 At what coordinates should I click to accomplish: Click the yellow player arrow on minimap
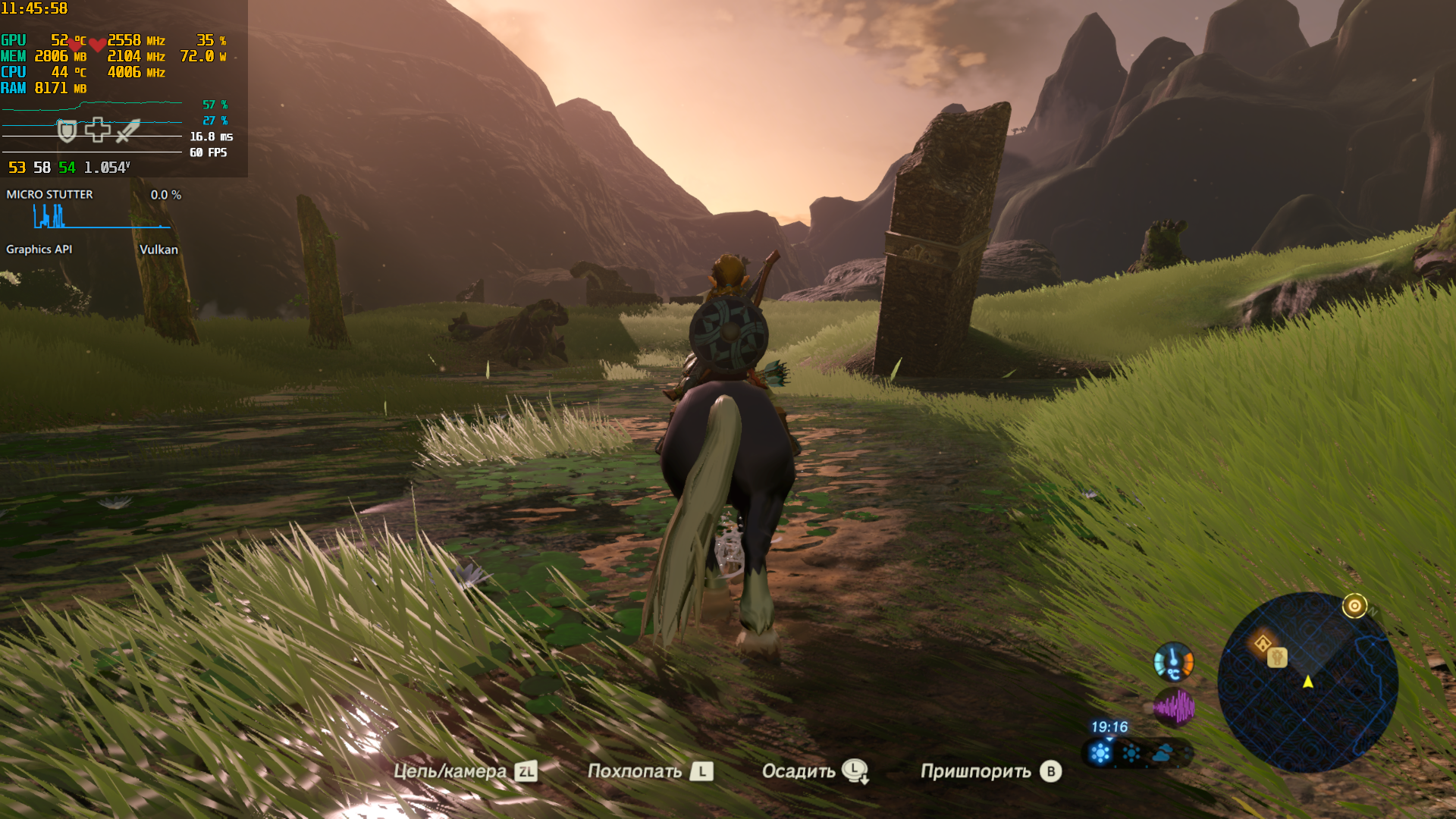pyautogui.click(x=1308, y=682)
